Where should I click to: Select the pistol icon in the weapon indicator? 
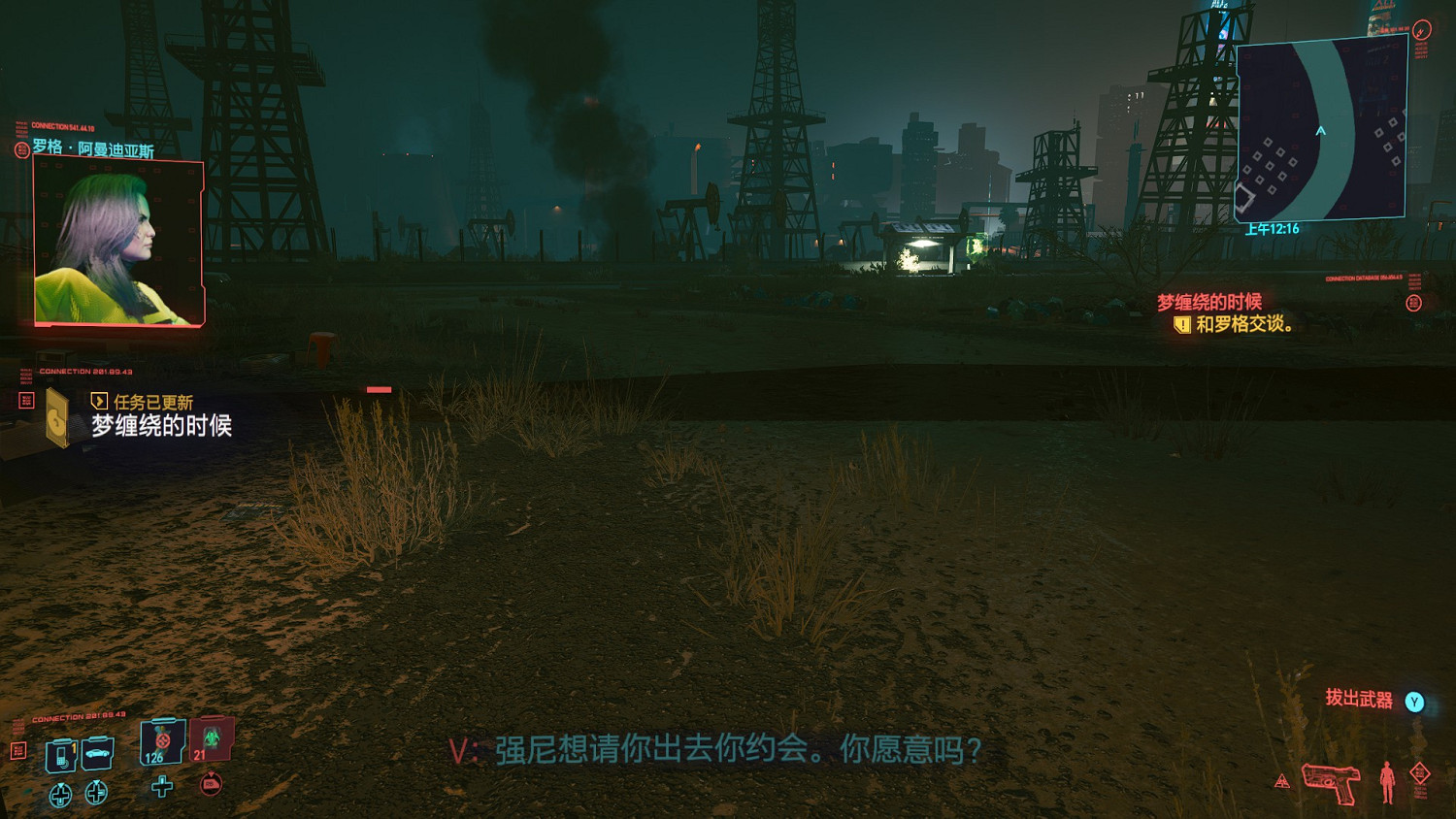click(x=1331, y=785)
